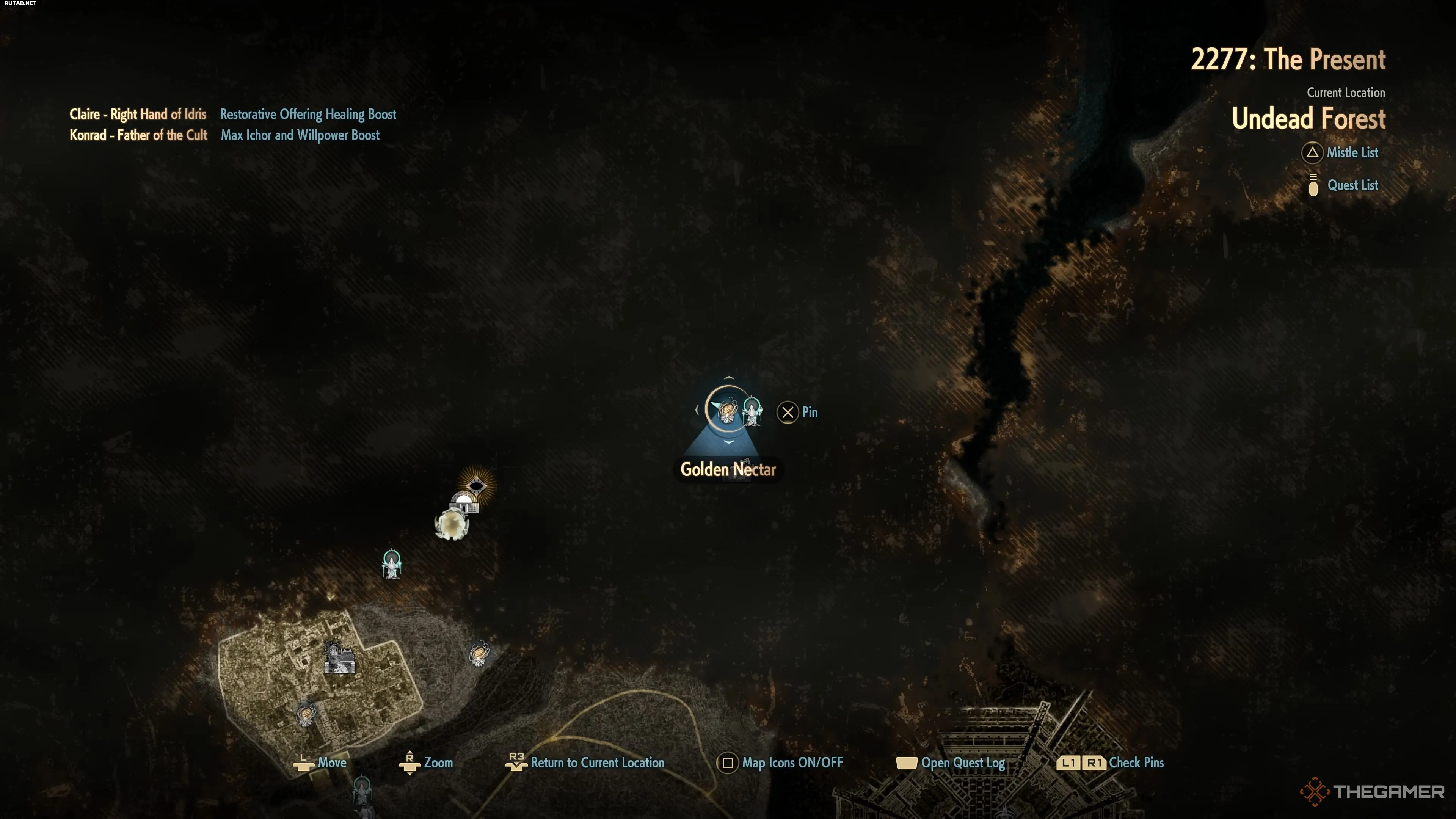
Task: Select the highlighted Golden Nectar map marker
Action: pos(728,410)
